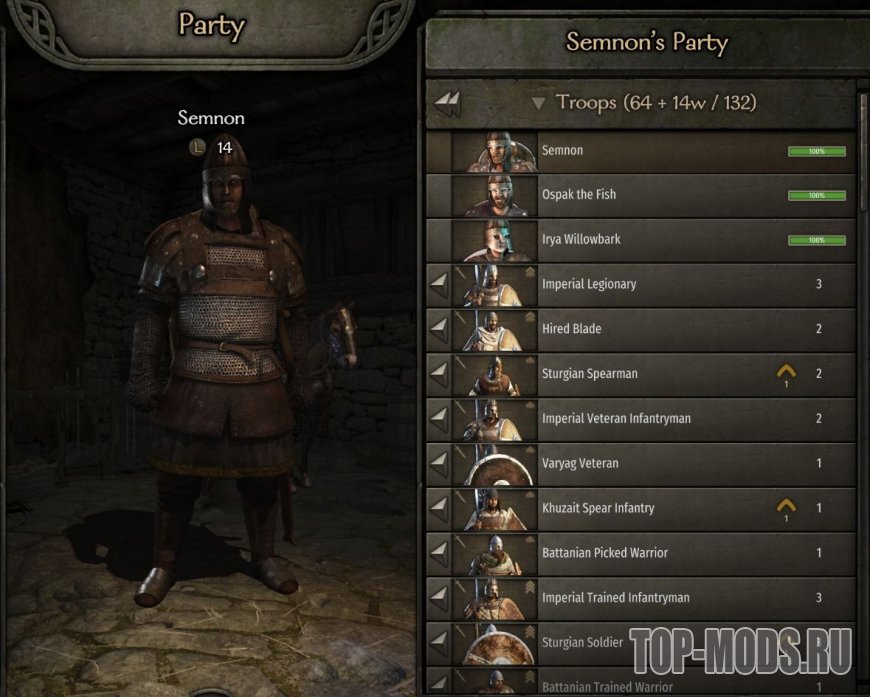Transfer Imperial Legionary using its left arrow
This screenshot has height=697, width=870.
click(x=438, y=284)
